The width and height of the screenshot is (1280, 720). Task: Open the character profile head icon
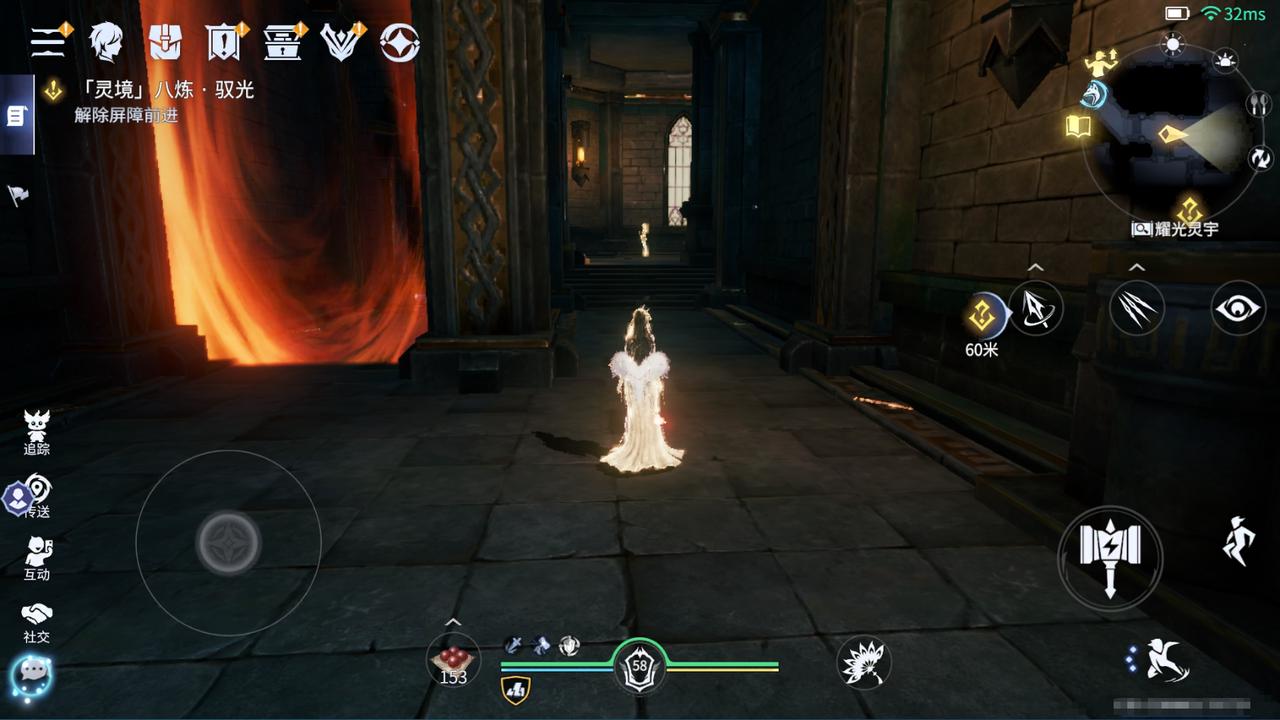[105, 42]
